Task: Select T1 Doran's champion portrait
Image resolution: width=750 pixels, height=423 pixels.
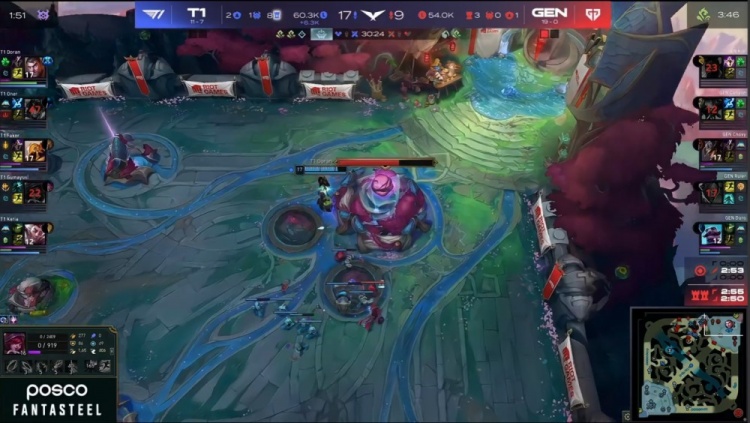Action: click(33, 68)
